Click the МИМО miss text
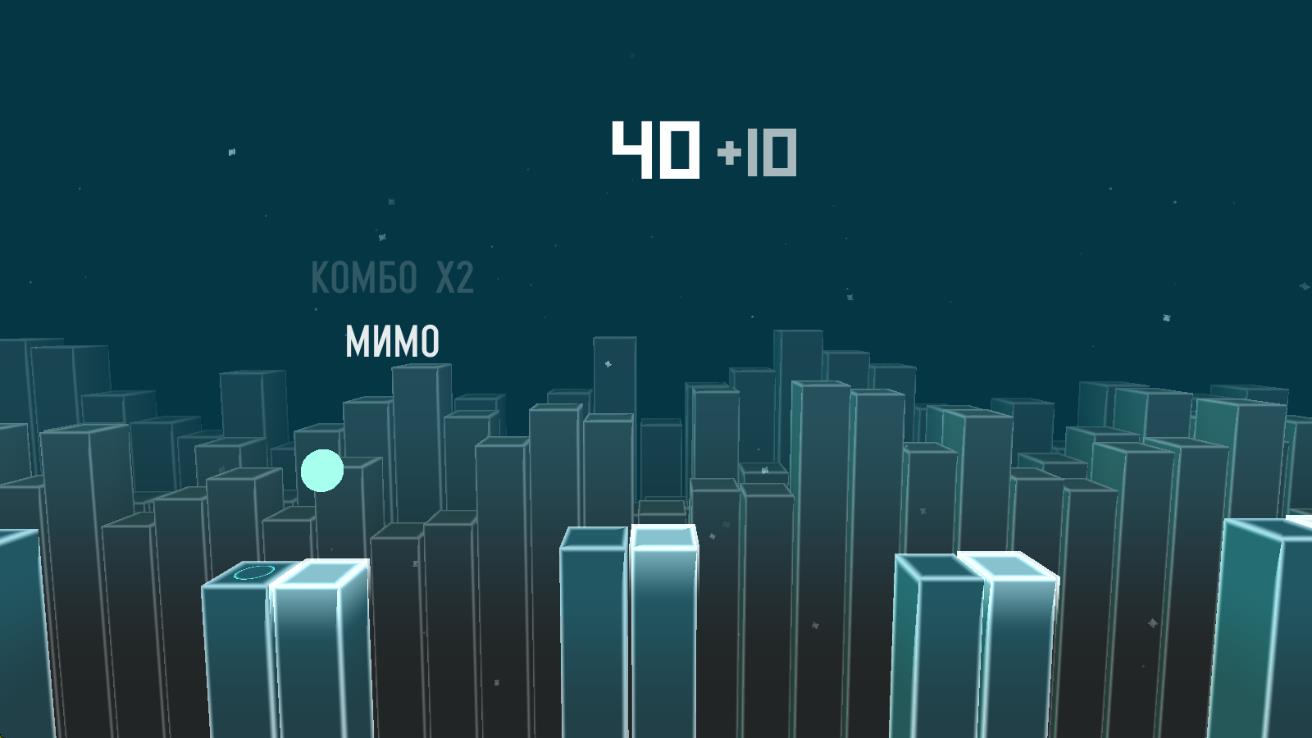This screenshot has width=1312, height=738. pos(391,341)
